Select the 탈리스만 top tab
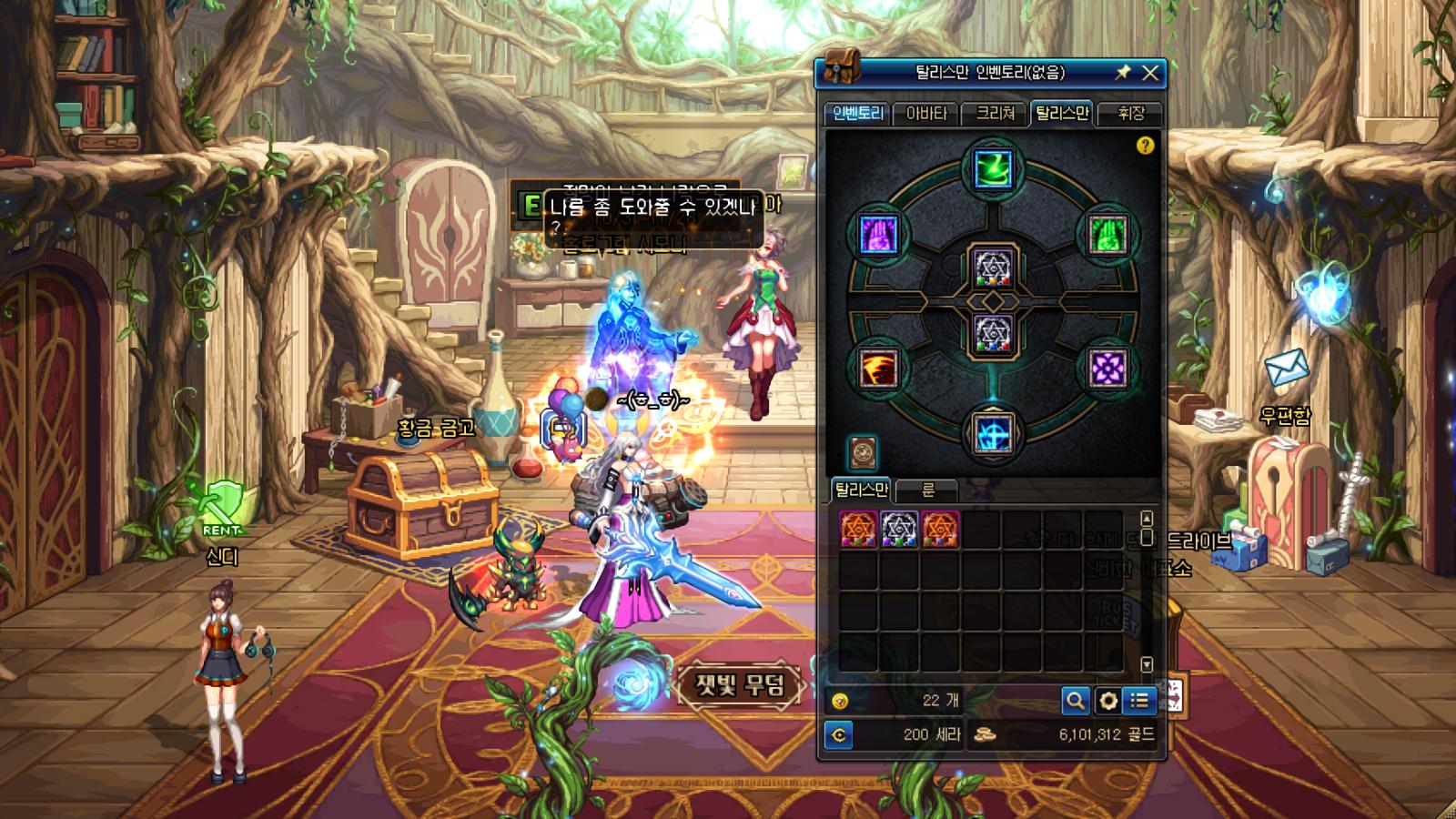 (x=1062, y=114)
